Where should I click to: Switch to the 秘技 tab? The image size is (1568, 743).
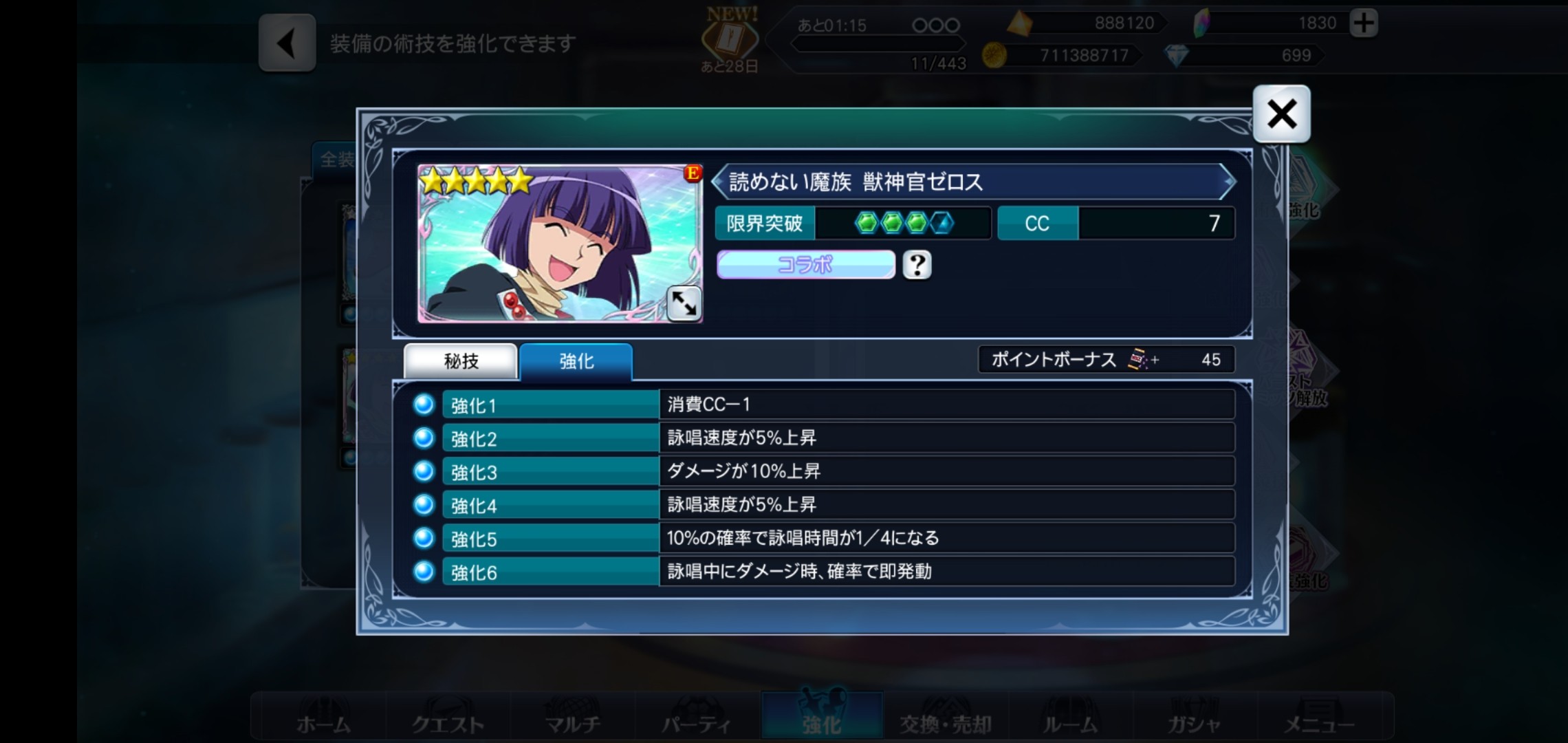coord(461,360)
